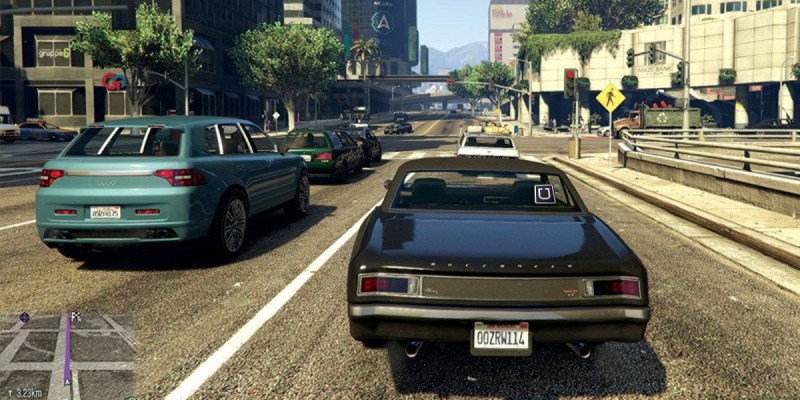Click the purple waypoint blip on minimap

tap(24, 317)
